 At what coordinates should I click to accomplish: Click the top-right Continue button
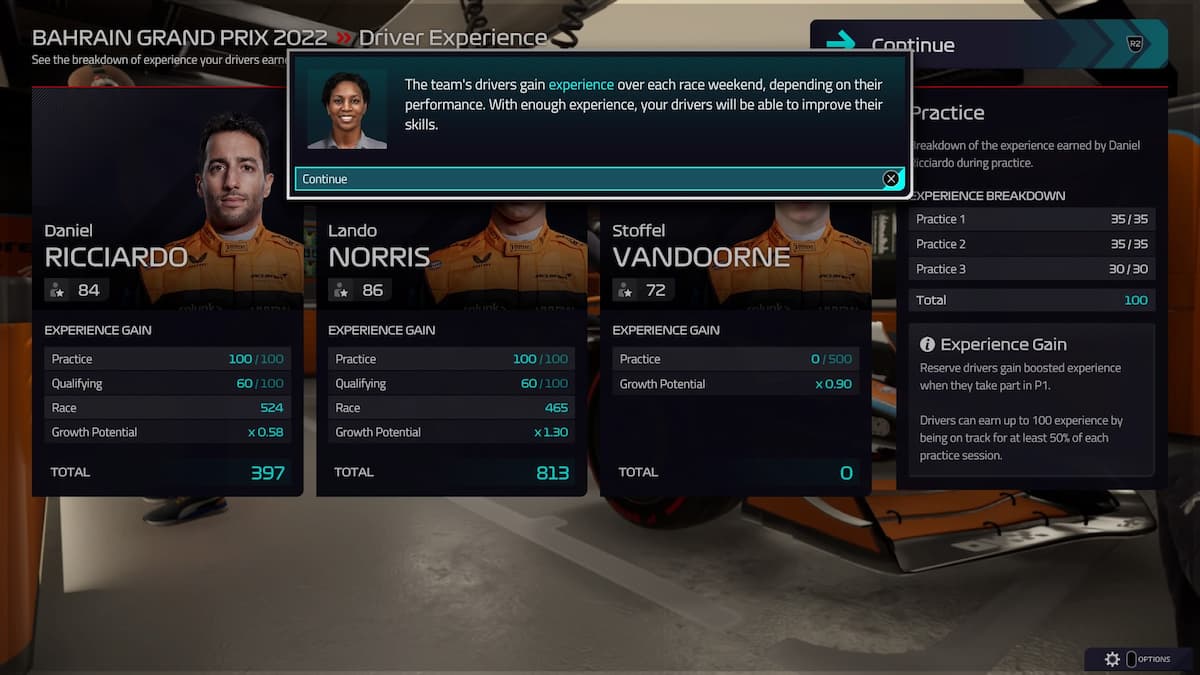point(988,44)
